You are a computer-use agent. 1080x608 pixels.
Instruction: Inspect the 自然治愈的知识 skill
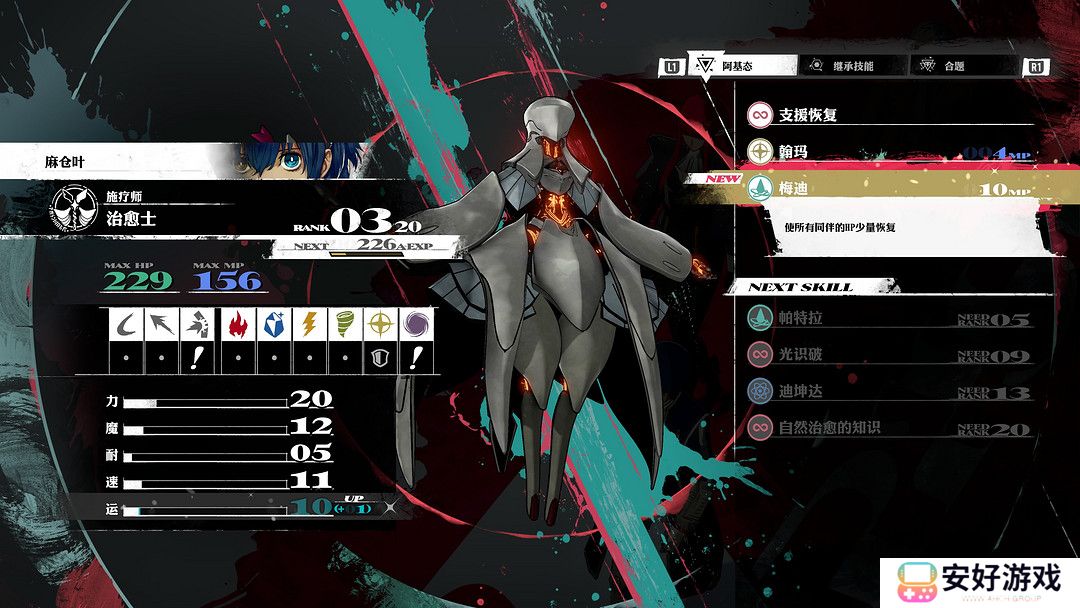click(890, 427)
